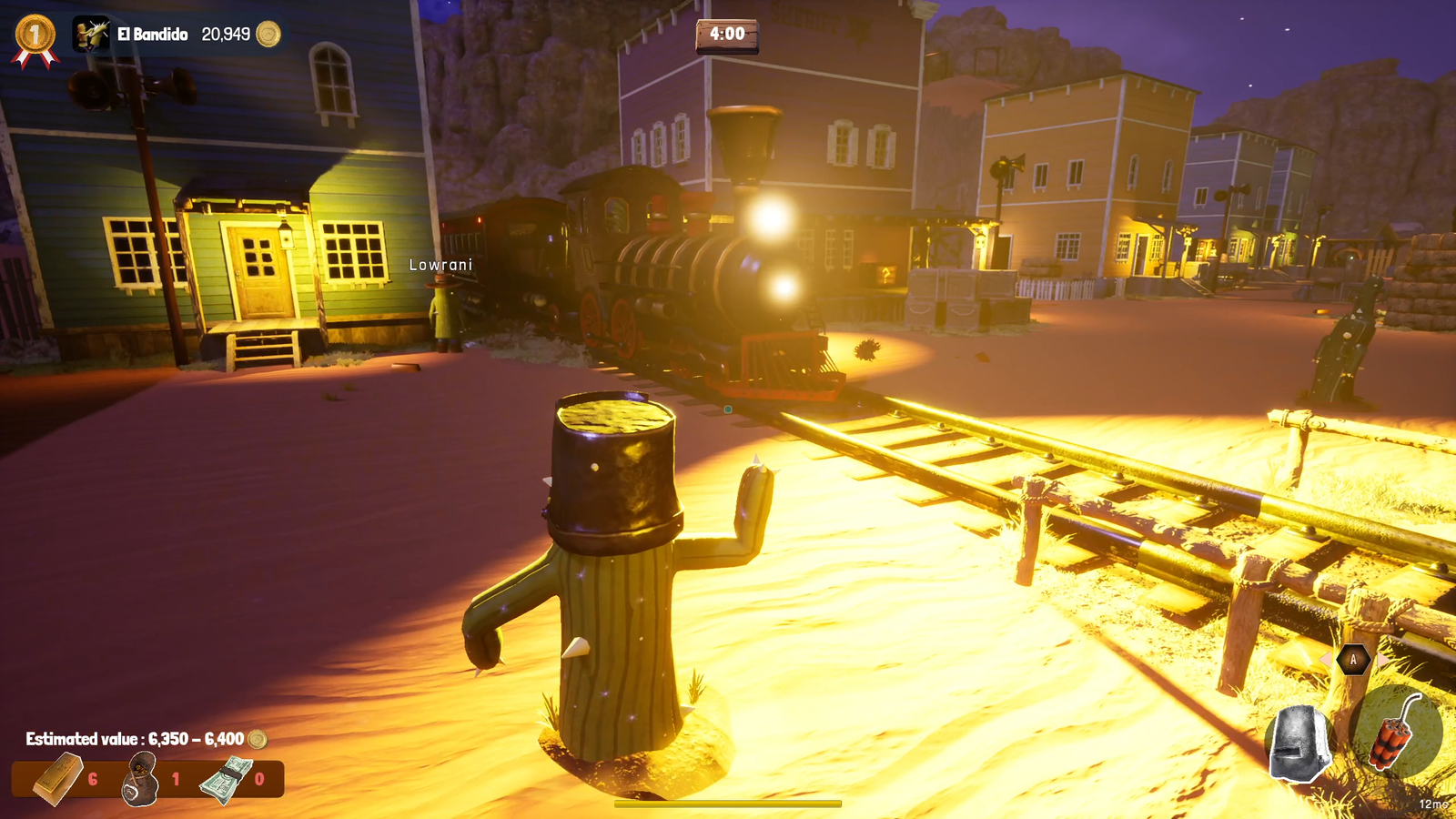Cycle items with the right arrow
The width and height of the screenshot is (1456, 819).
coord(1382,659)
